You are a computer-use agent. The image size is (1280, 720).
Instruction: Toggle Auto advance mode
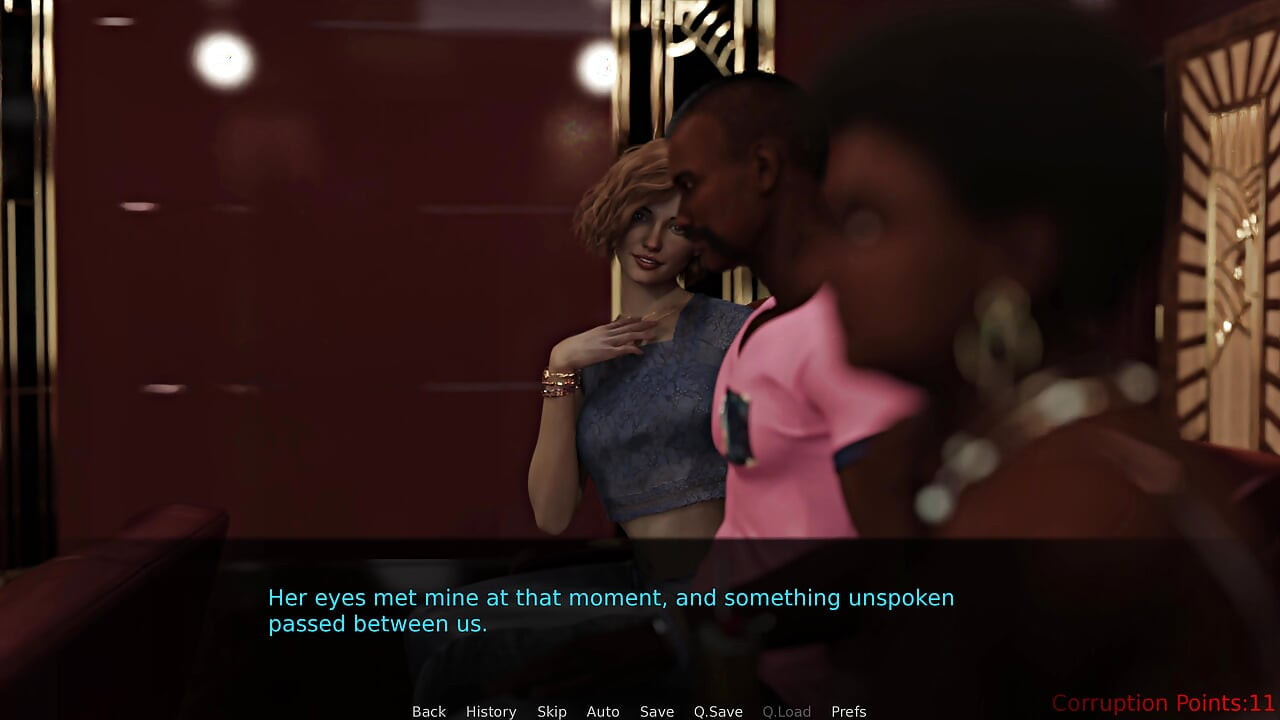click(x=603, y=711)
